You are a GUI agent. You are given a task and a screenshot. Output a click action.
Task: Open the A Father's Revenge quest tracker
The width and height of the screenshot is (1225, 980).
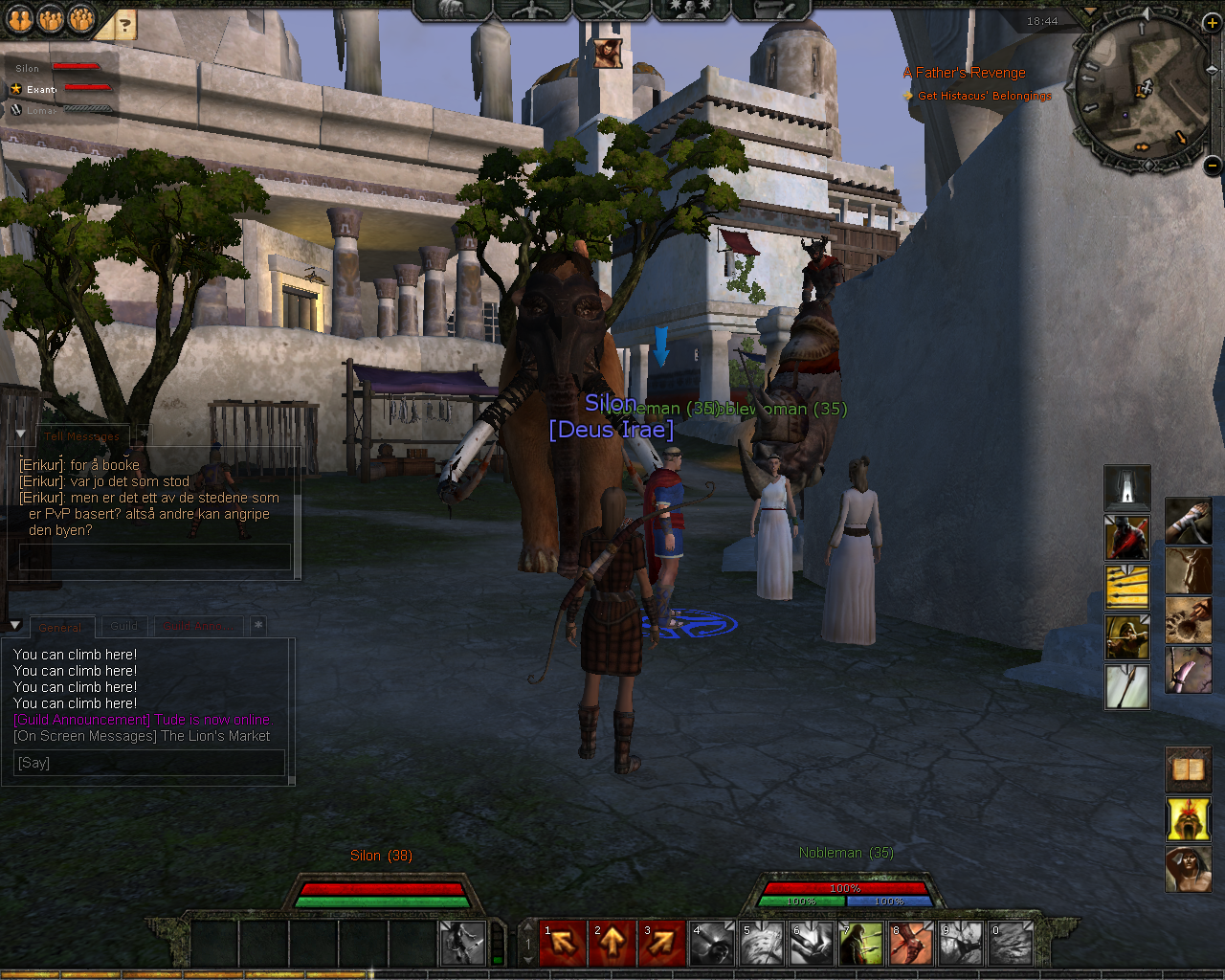[x=964, y=73]
